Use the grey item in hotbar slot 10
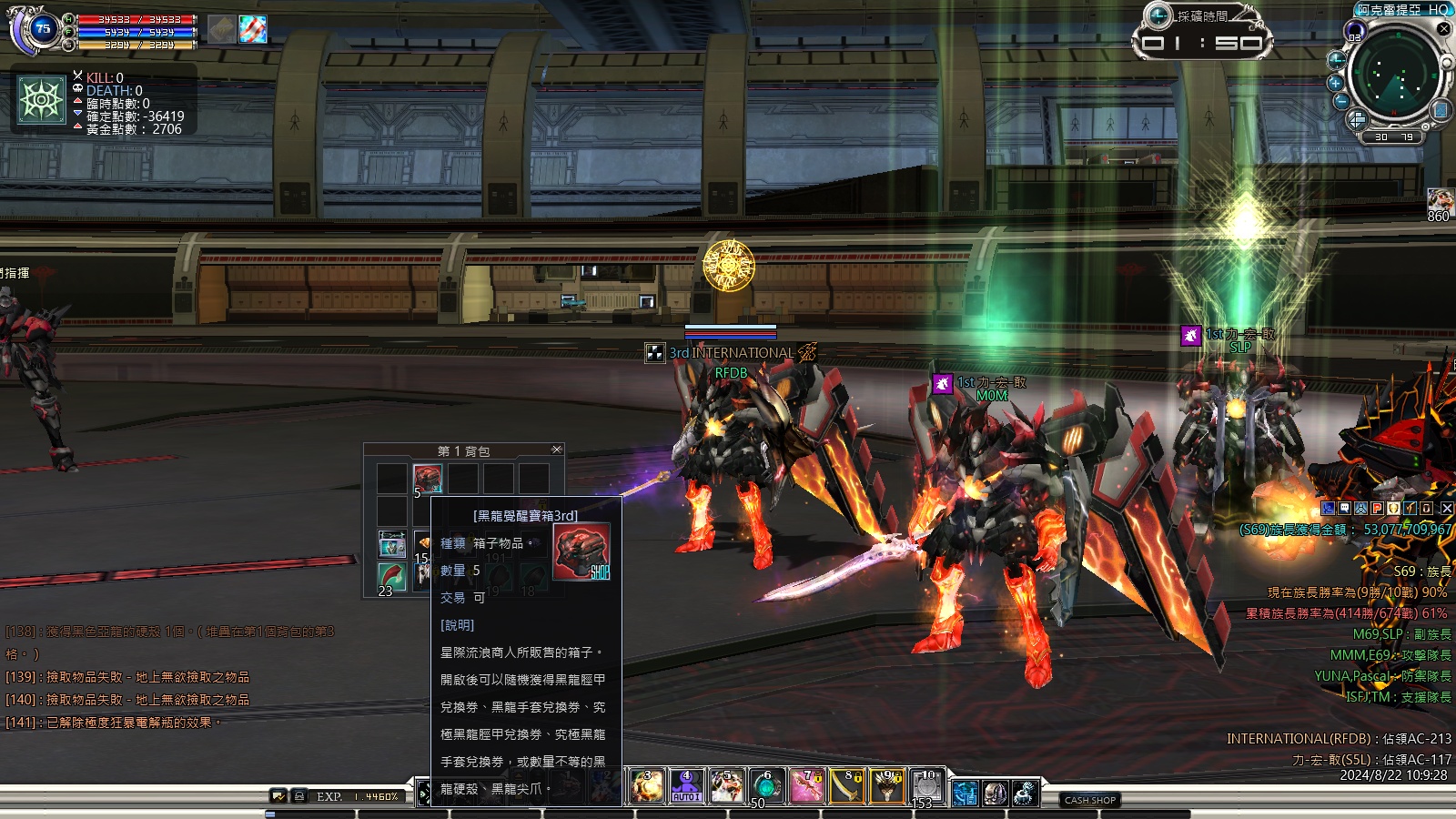The image size is (1456, 819). pos(926,787)
